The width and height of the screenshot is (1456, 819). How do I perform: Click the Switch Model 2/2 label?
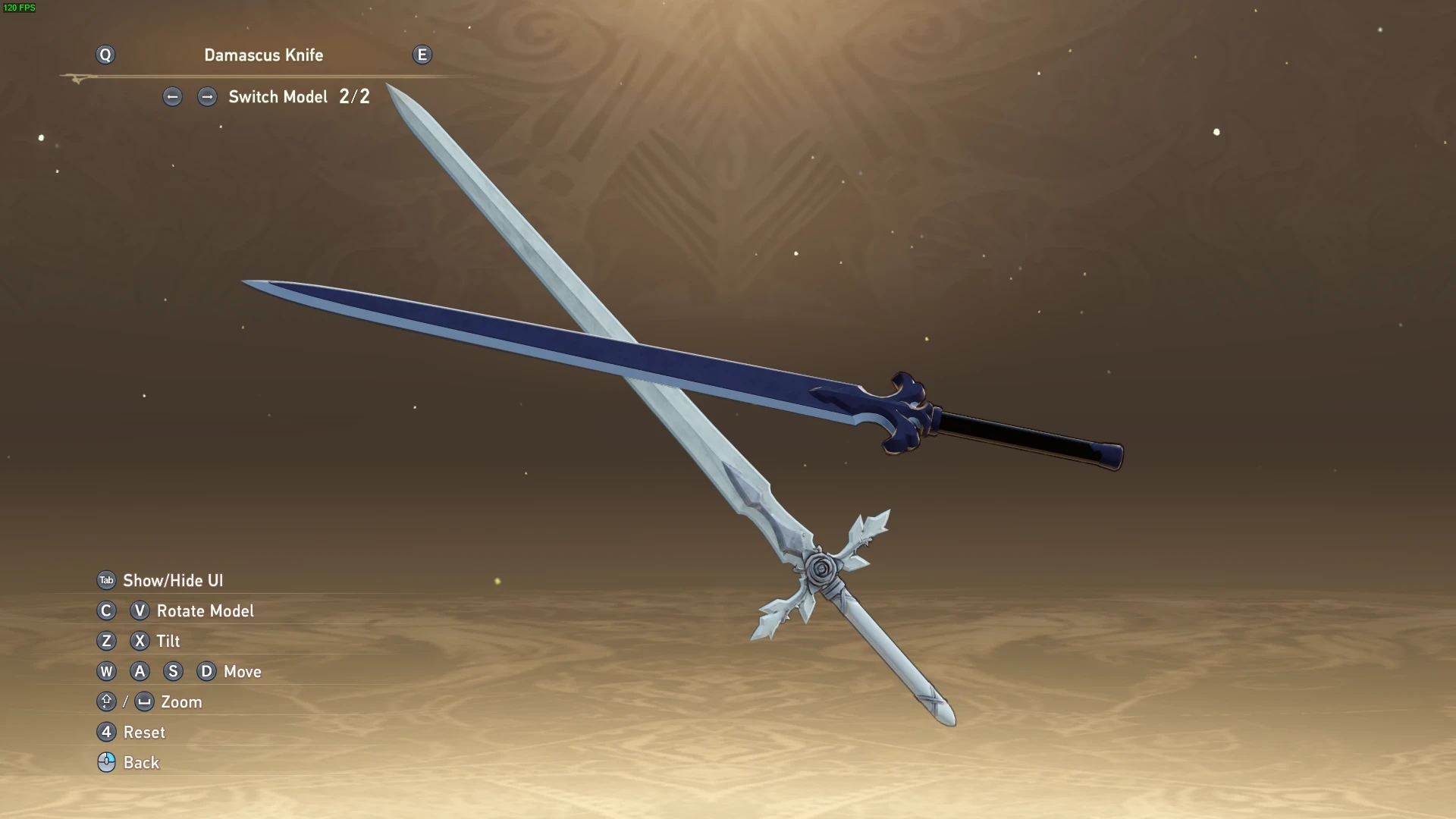click(299, 97)
